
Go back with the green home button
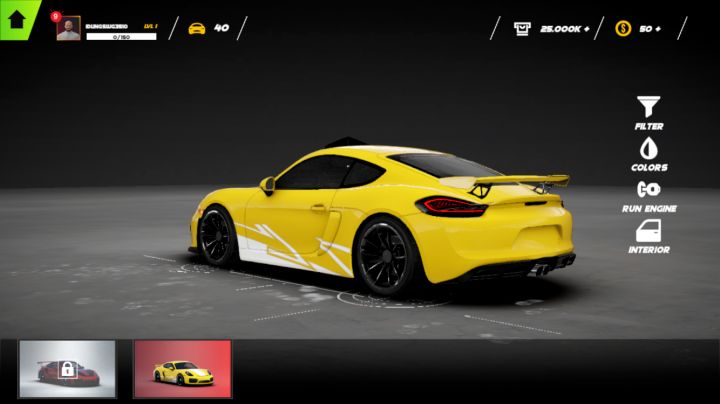[17, 17]
